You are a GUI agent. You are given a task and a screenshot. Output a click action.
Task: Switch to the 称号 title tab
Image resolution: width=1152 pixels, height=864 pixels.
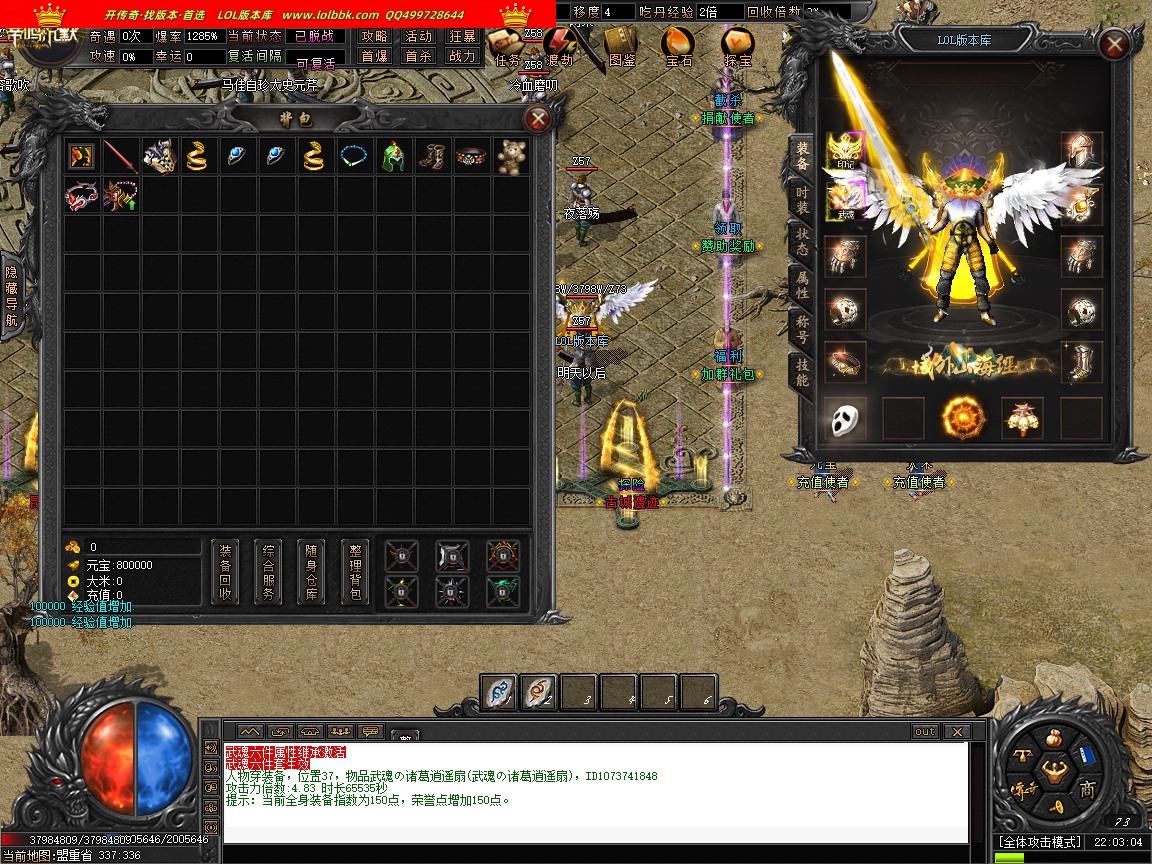tap(802, 328)
